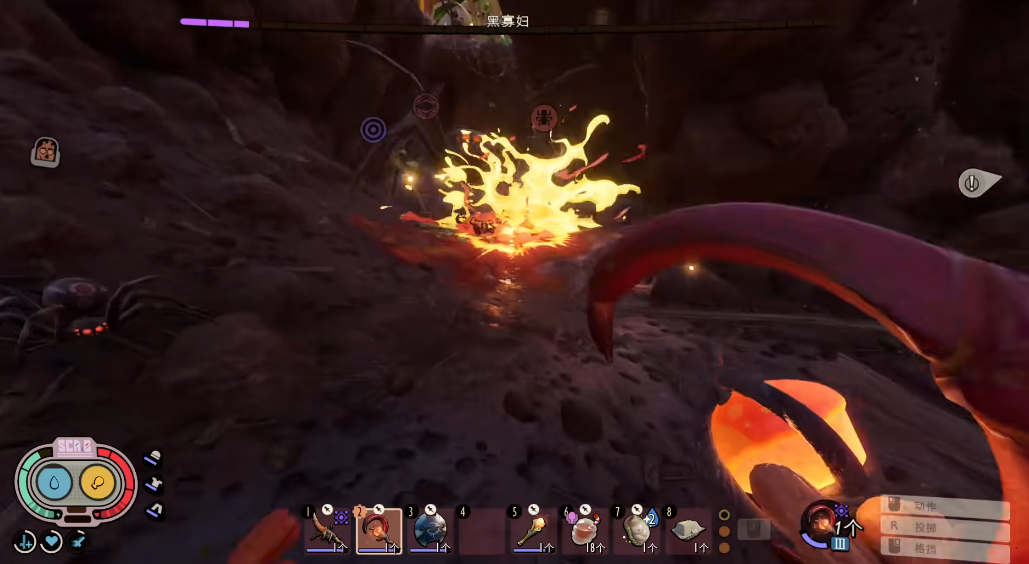Click the chest armor durability icon
This screenshot has width=1029, height=564.
point(154,484)
